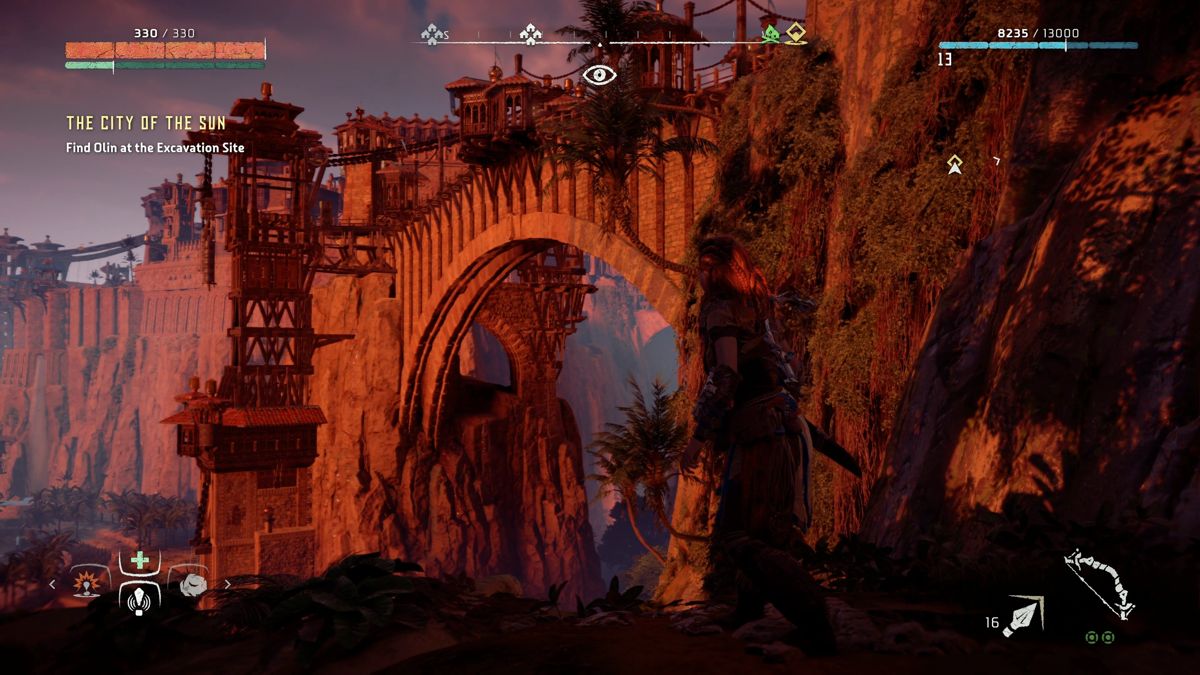Screen dimensions: 1200x675
Task: Click the eye visibility indicator
Action: (x=599, y=74)
